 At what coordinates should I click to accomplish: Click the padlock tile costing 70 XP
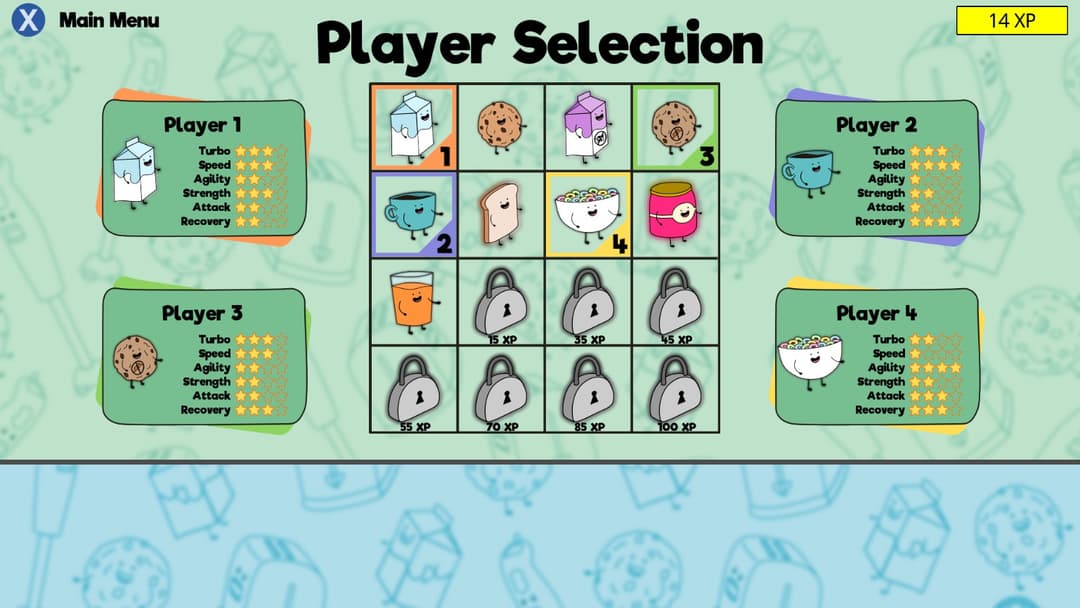501,388
